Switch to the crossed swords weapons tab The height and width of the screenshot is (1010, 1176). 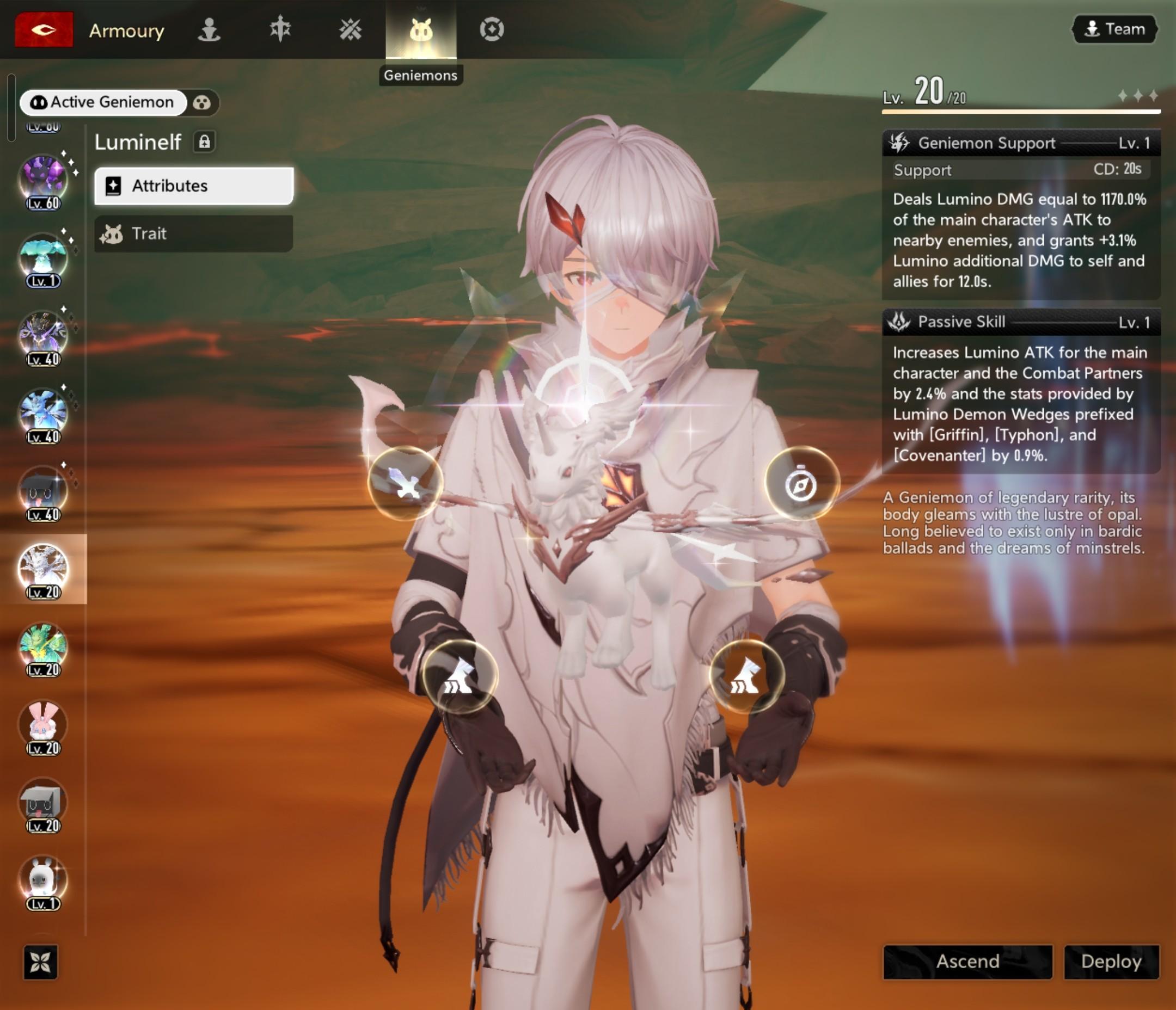point(350,29)
